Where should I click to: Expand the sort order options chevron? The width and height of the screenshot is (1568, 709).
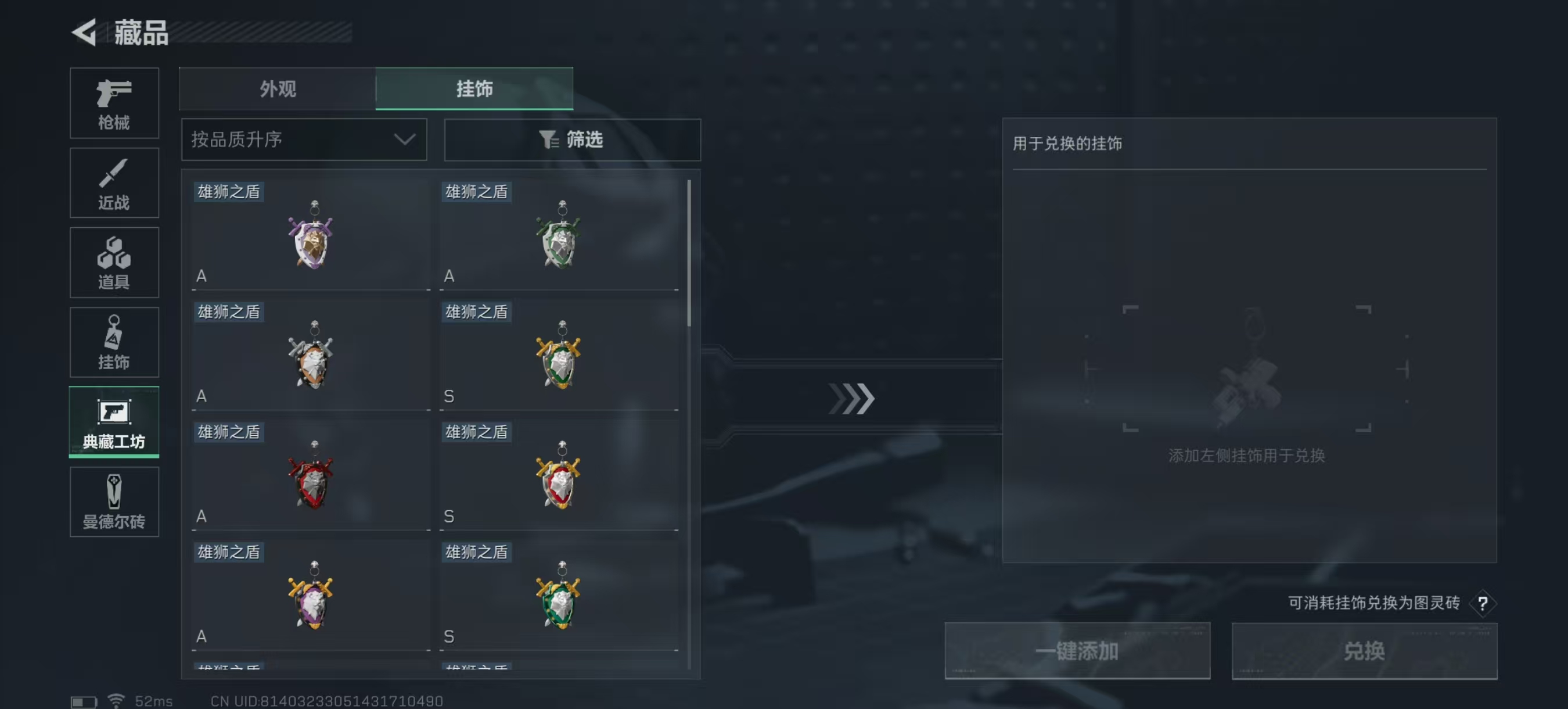coord(404,139)
